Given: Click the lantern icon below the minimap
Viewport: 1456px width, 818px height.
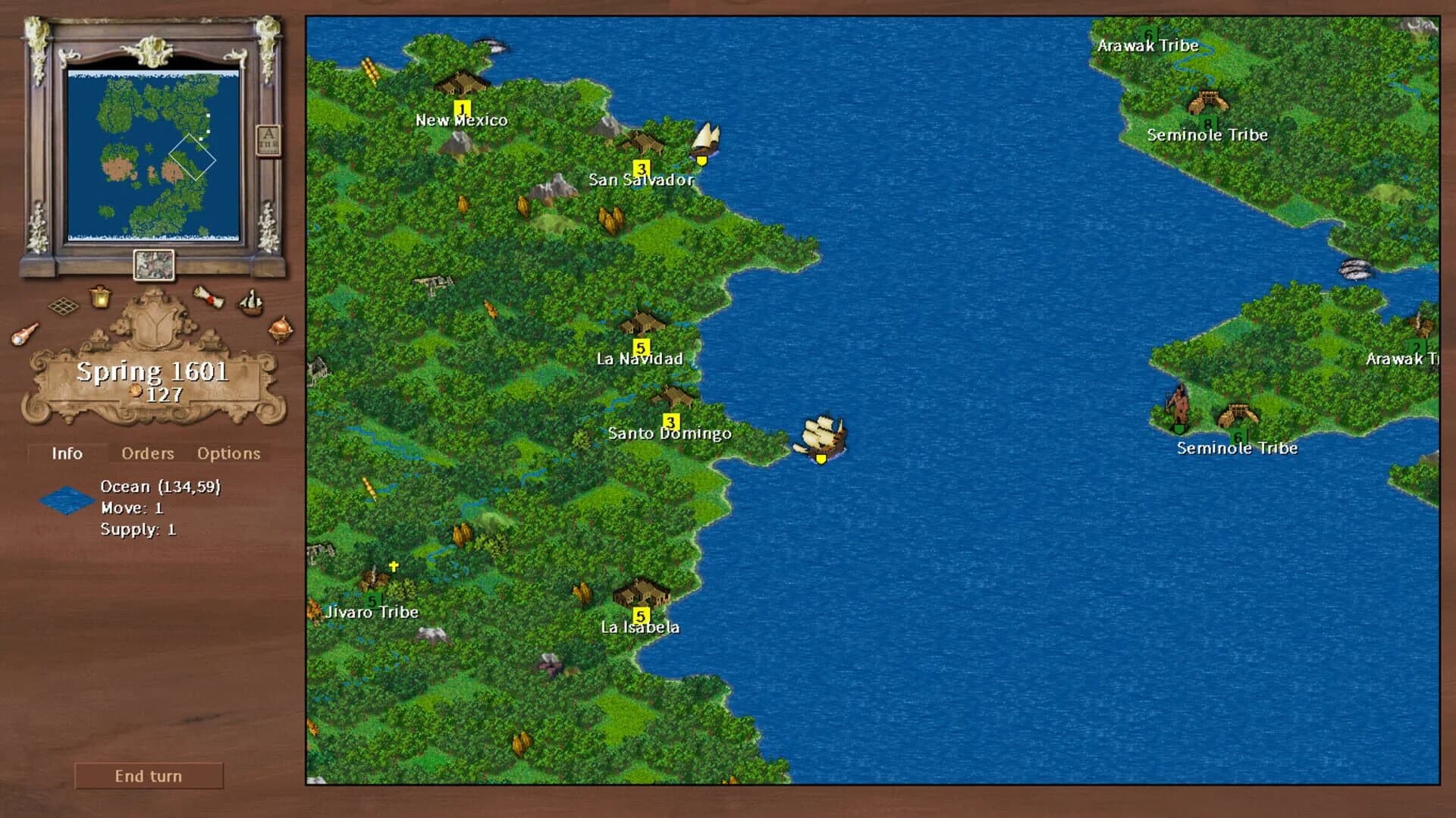Looking at the screenshot, I should coord(101,298).
